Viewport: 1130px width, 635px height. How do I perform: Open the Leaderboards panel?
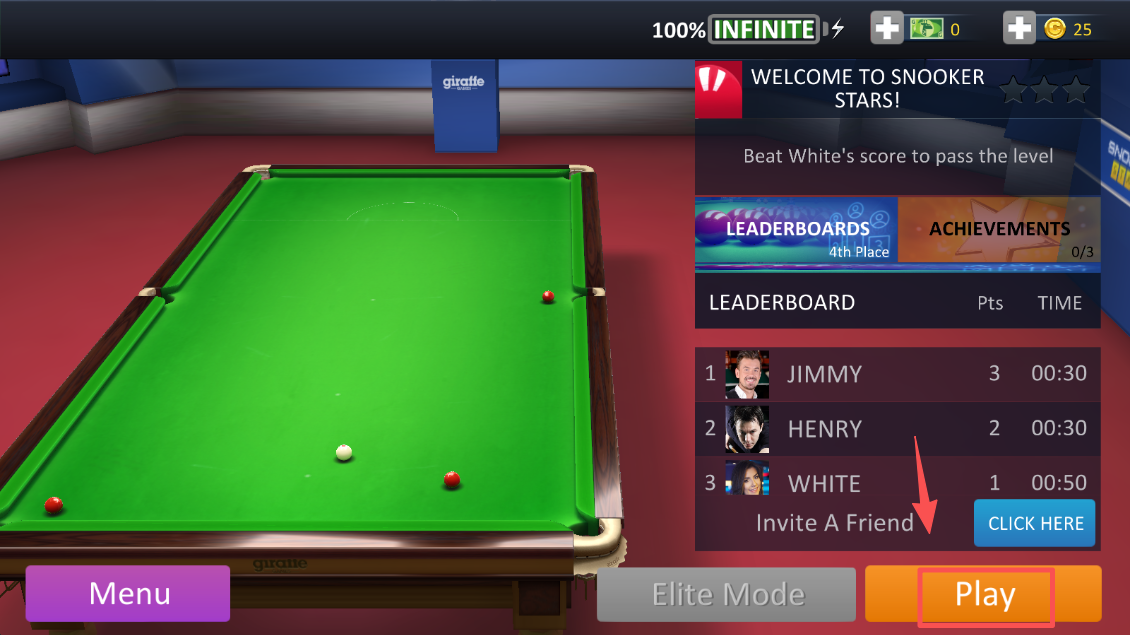797,230
